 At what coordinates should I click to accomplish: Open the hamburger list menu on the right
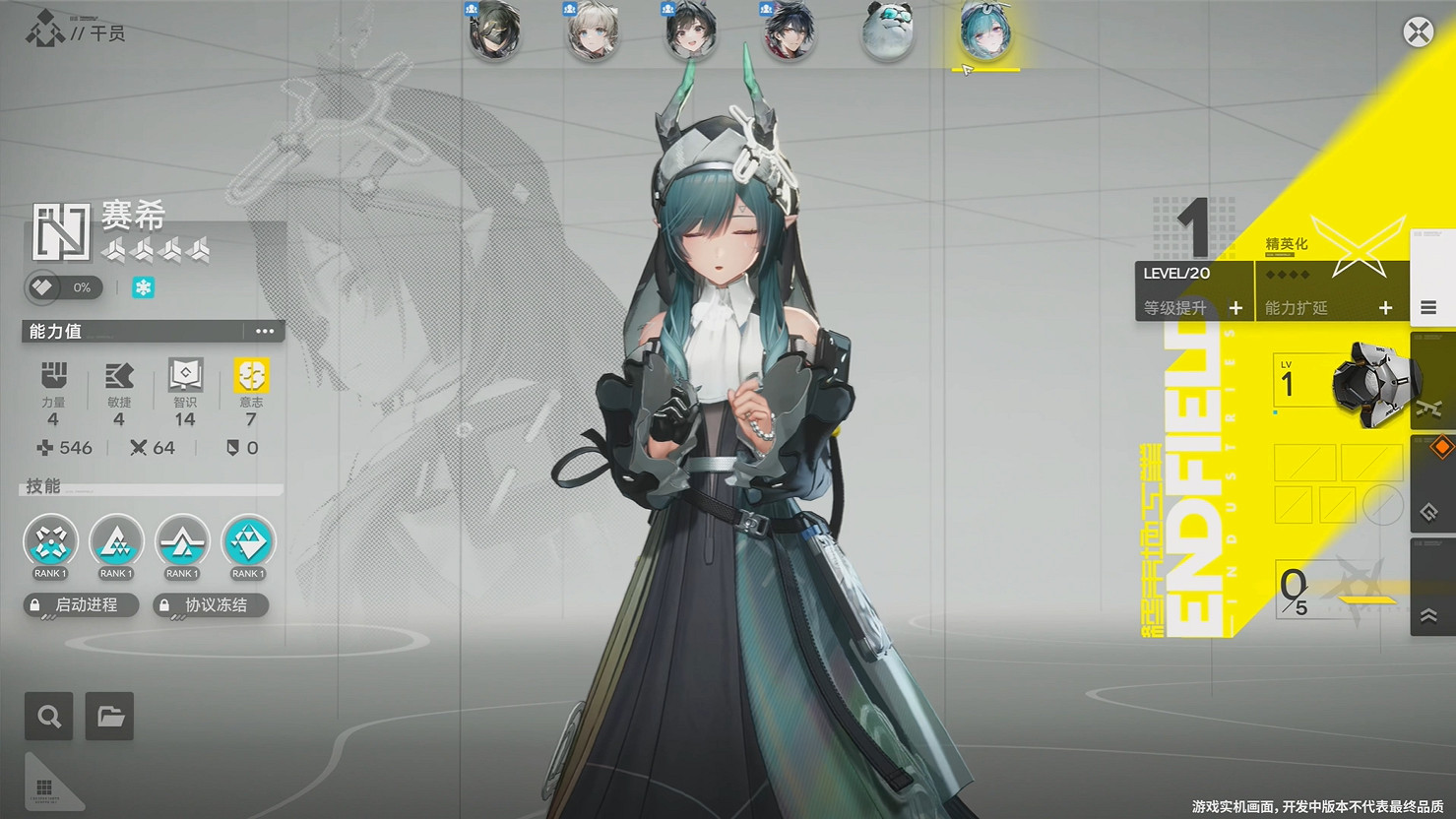coord(1430,306)
